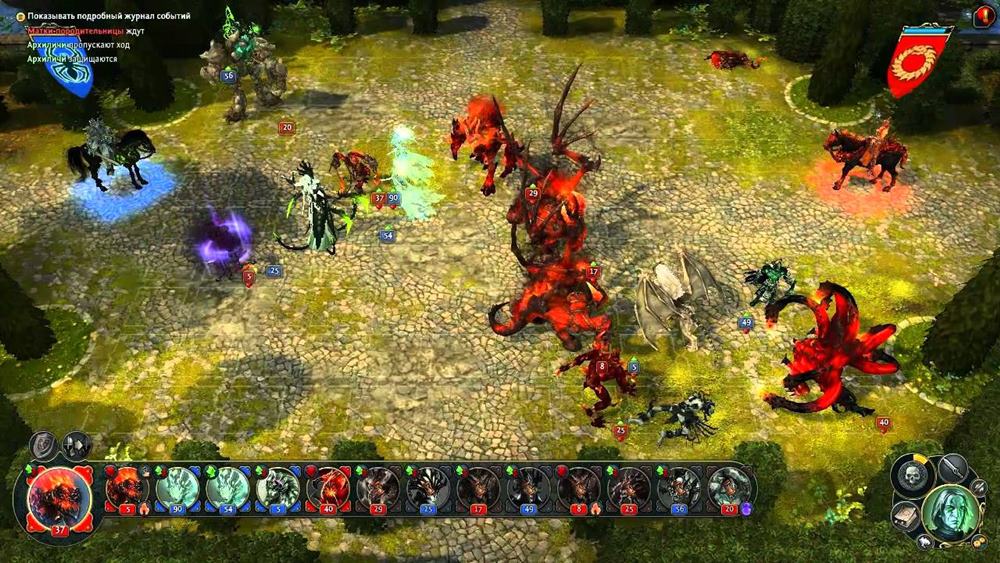Viewport: 1000px width, 563px height.
Task: Select the ghost stack of 90 in turn order
Action: (177, 489)
